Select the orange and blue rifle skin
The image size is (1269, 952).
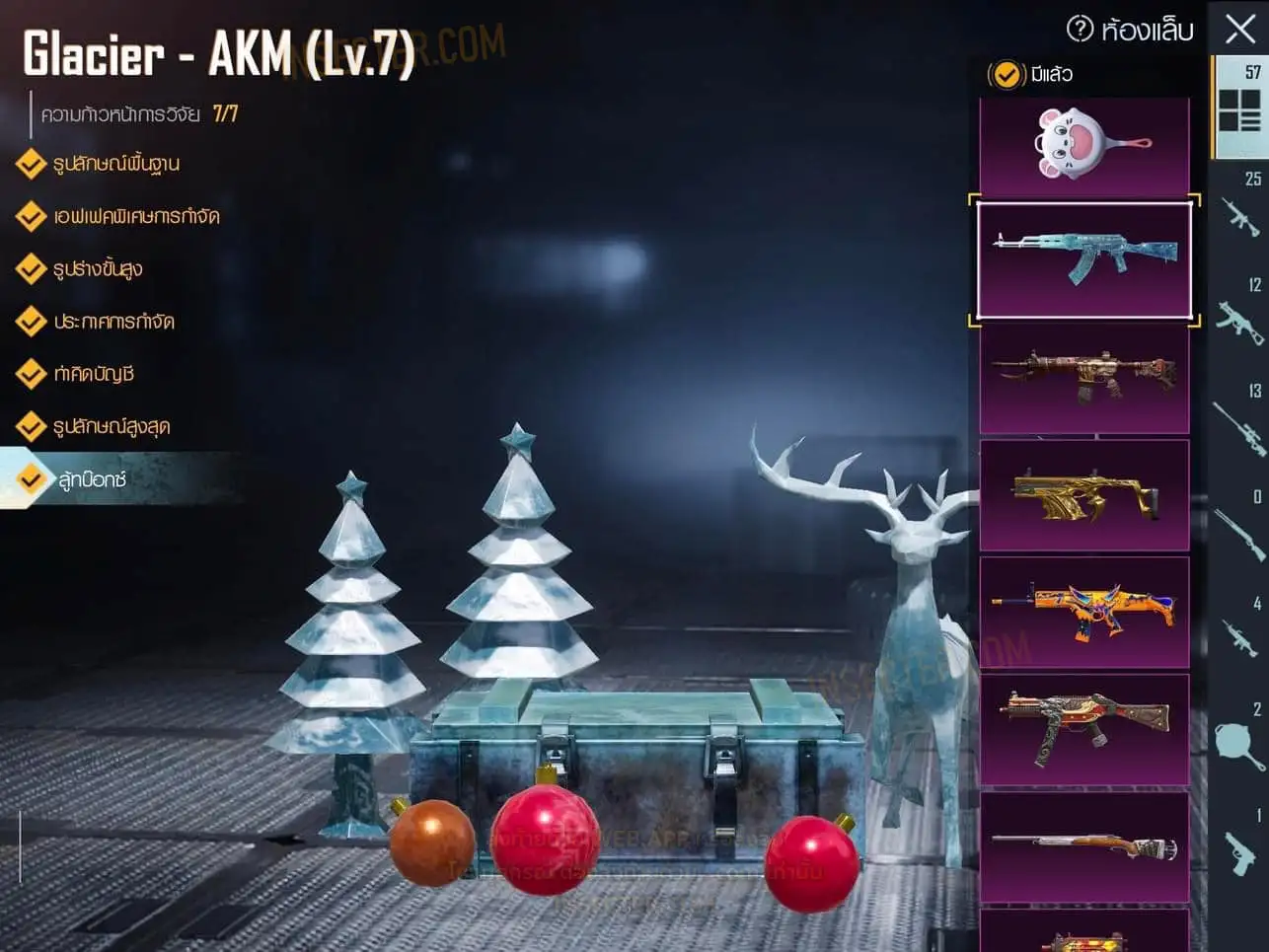(x=1084, y=612)
